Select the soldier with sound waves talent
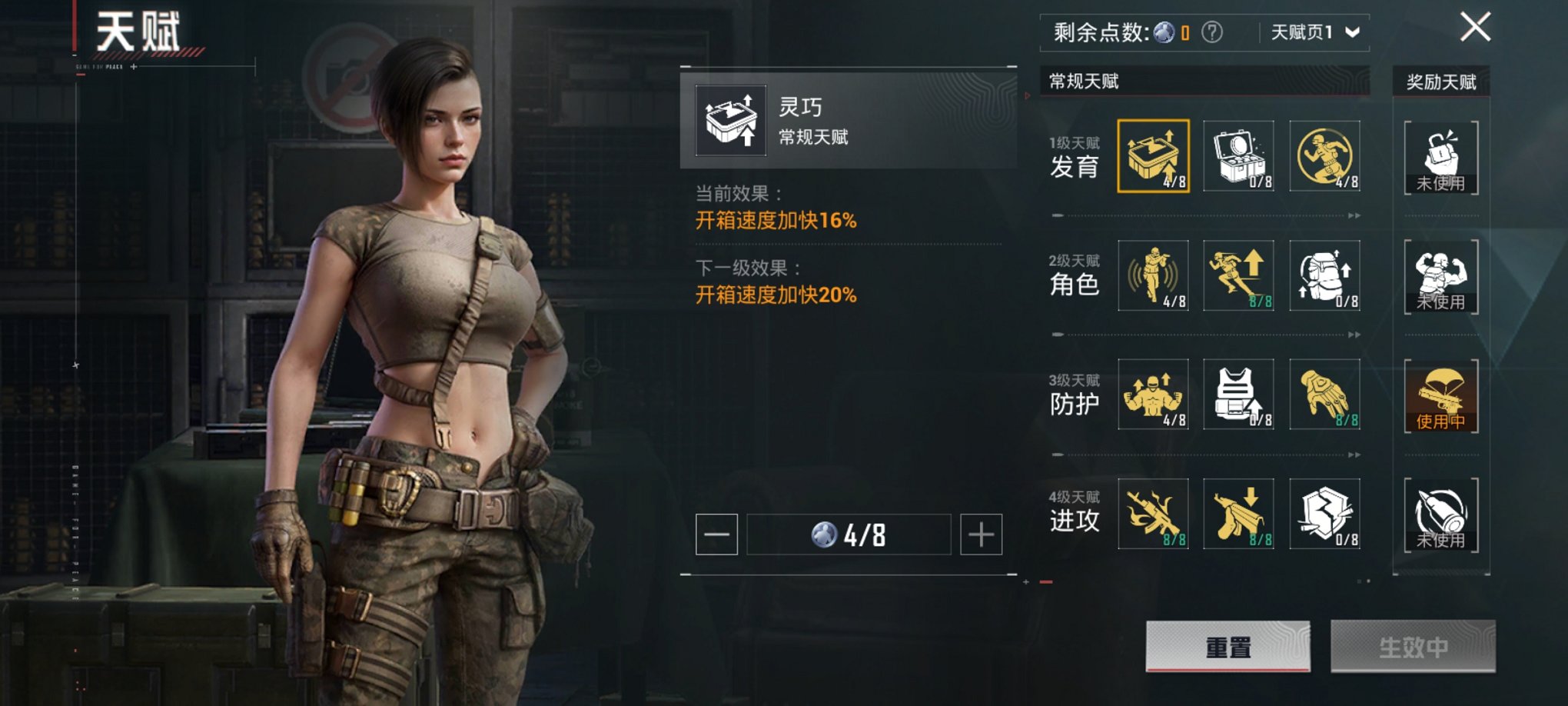Image resolution: width=1568 pixels, height=706 pixels. 1153,275
